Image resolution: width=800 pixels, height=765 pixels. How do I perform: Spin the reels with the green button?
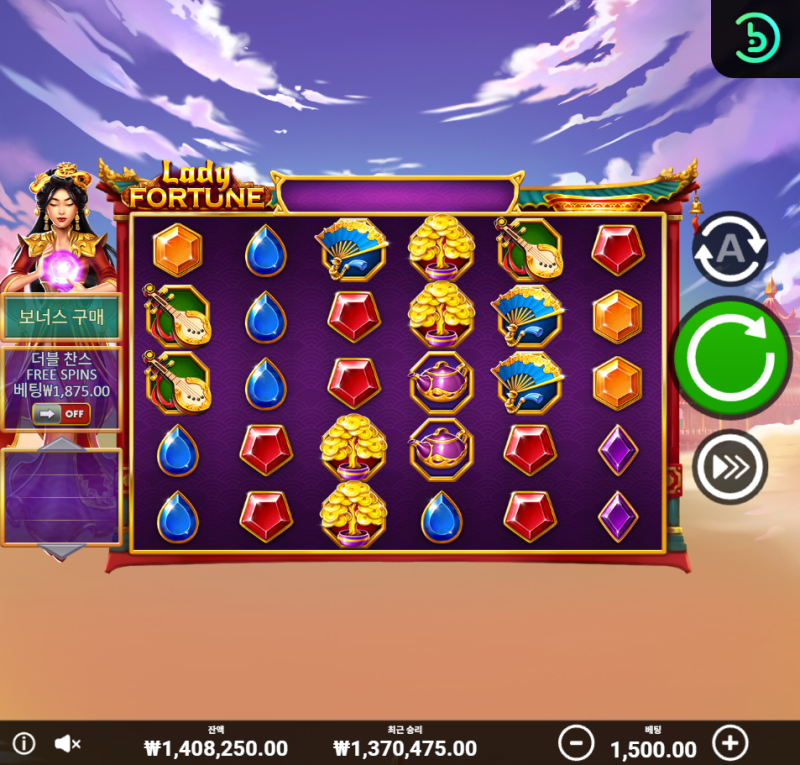pyautogui.click(x=731, y=357)
